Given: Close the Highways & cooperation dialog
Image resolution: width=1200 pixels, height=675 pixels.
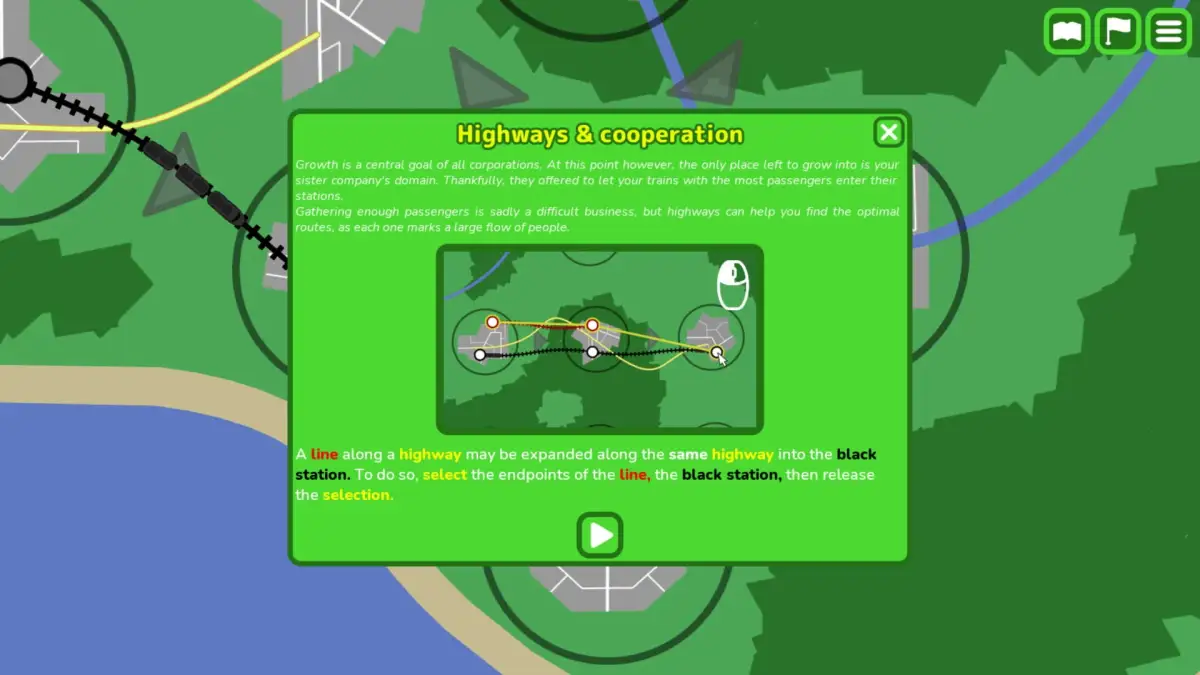Looking at the screenshot, I should click(x=888, y=133).
